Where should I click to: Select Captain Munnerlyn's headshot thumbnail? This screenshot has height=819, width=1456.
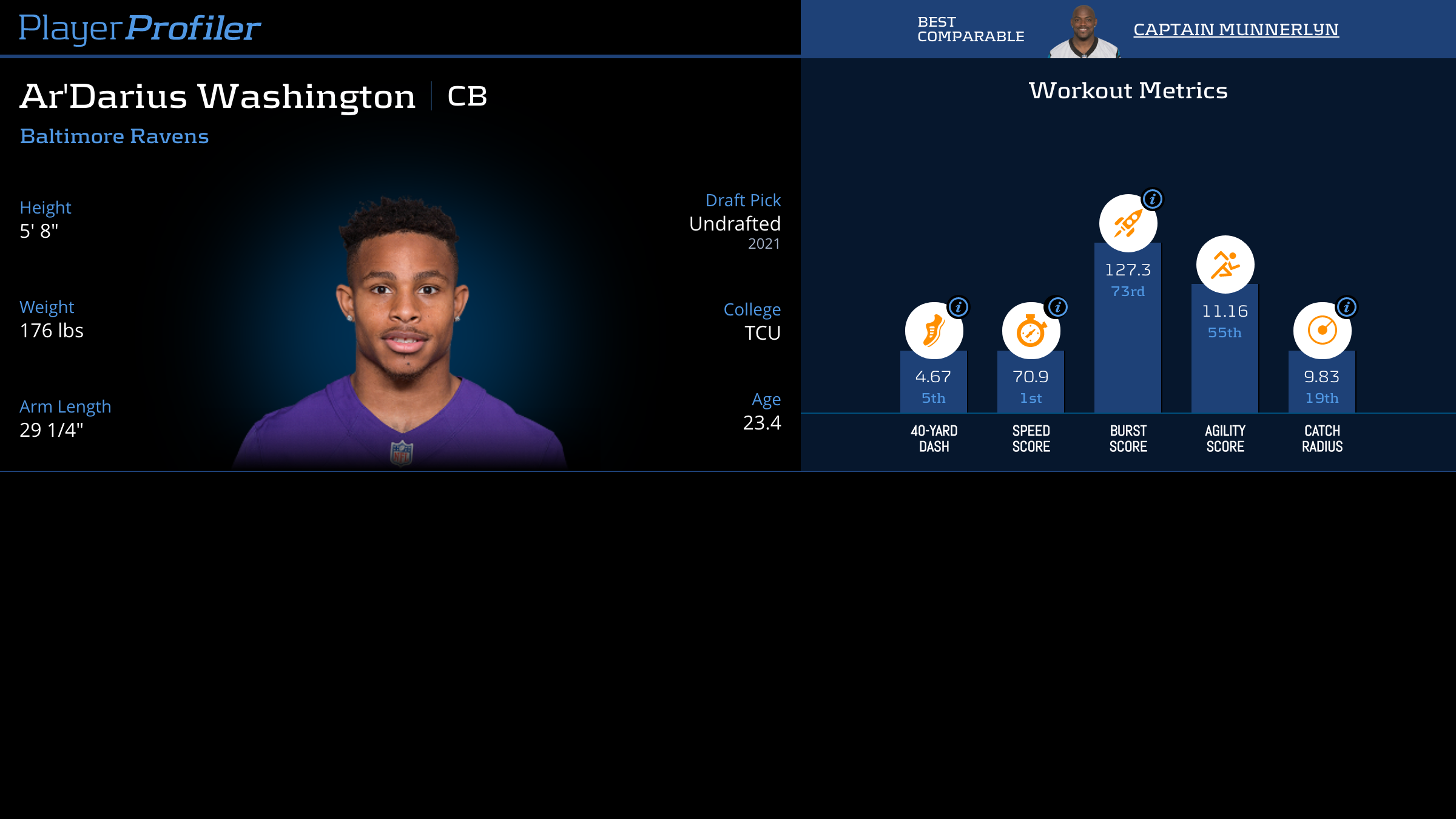click(1084, 32)
